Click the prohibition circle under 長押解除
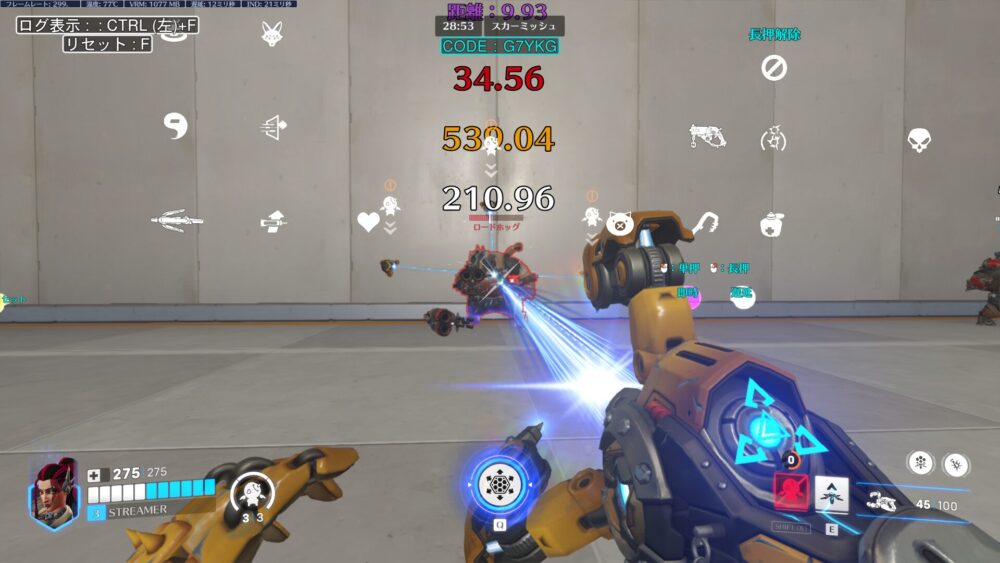The image size is (1000, 563). 774,68
